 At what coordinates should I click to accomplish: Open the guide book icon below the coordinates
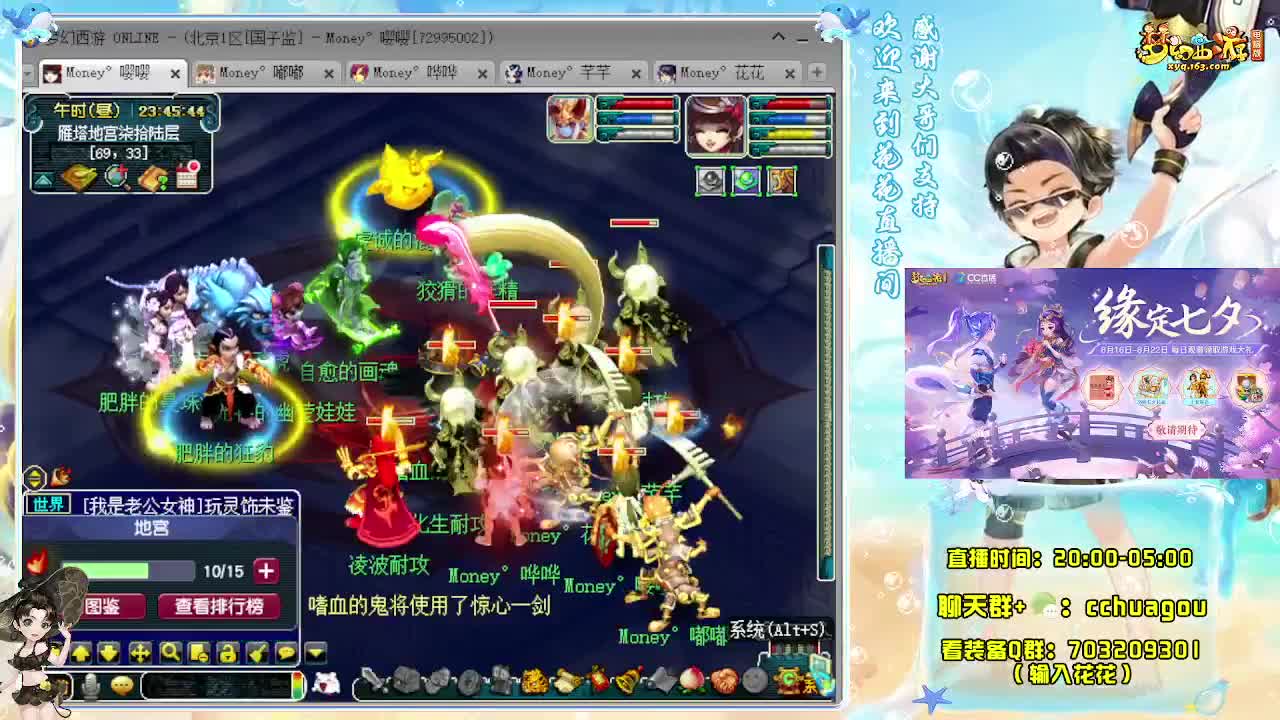(x=78, y=179)
